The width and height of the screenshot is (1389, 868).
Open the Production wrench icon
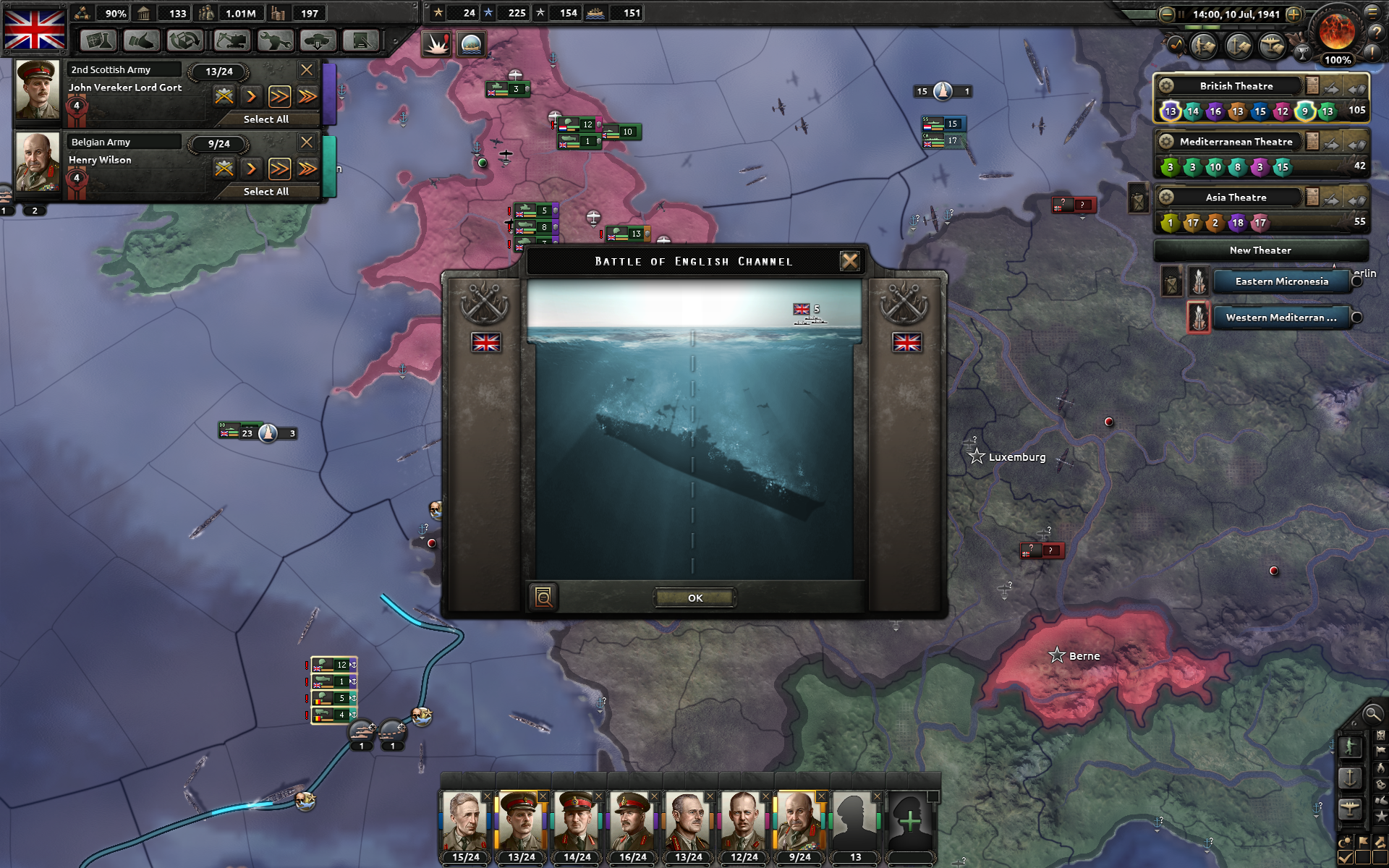point(275,41)
